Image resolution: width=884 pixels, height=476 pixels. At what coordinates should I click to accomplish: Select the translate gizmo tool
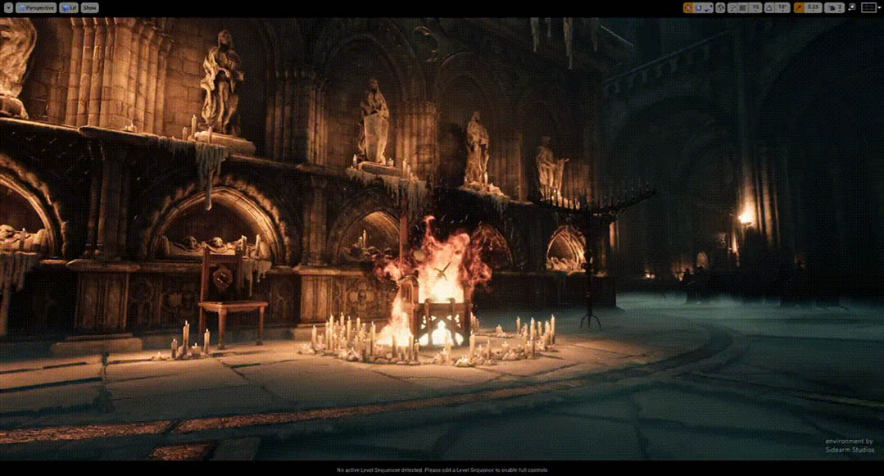coord(688,7)
